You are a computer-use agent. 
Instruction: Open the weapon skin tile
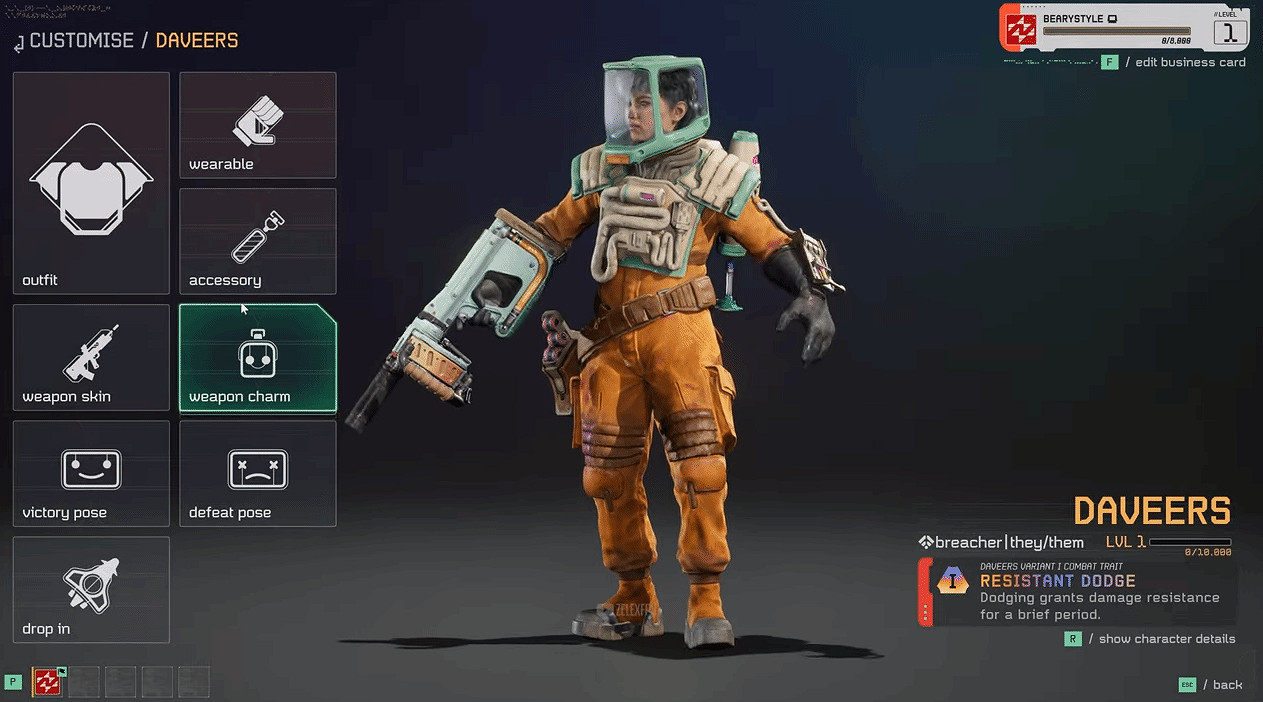coord(91,357)
